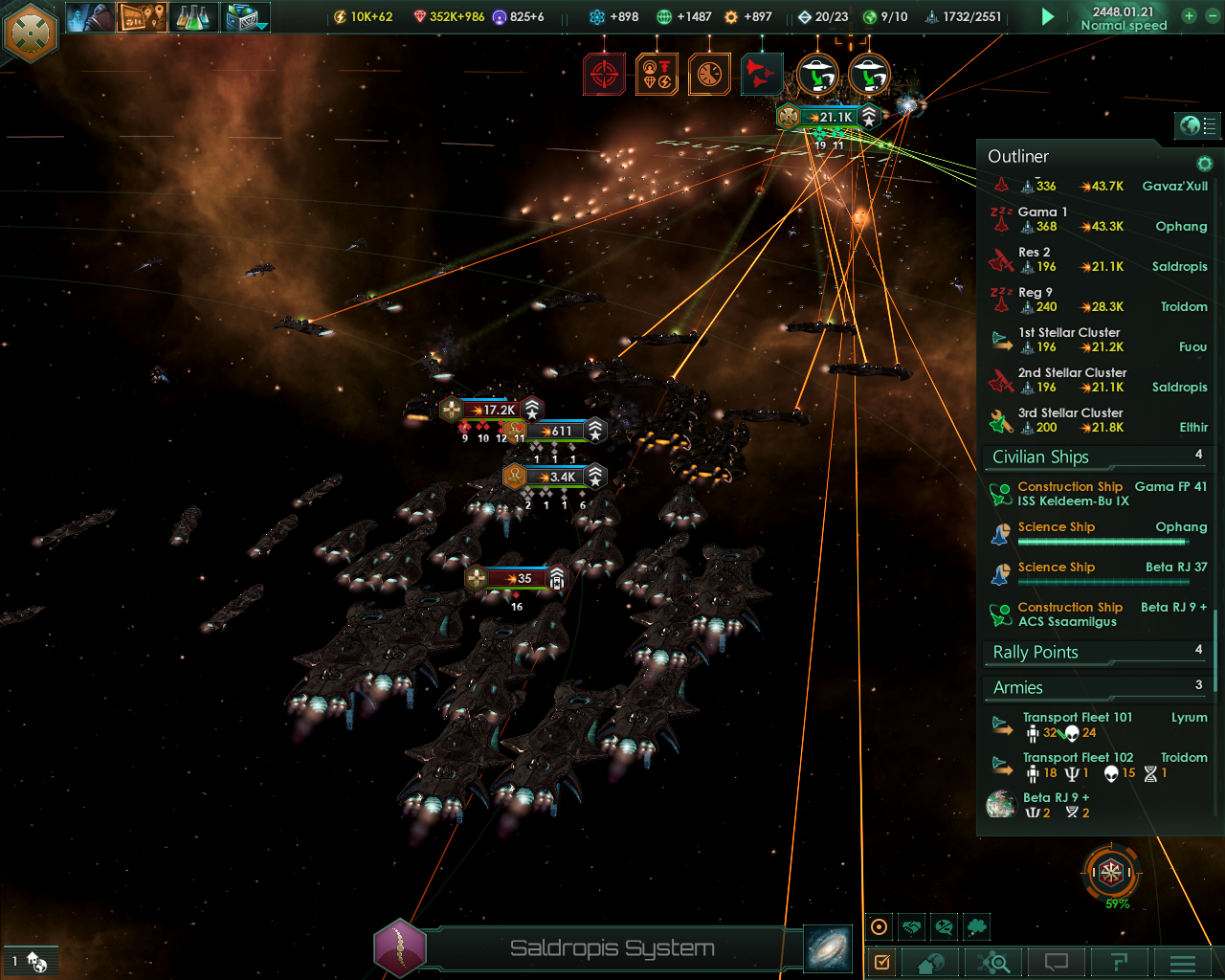Open the Contacts portrait tab
This screenshot has height=980, width=1225.
click(x=90, y=17)
